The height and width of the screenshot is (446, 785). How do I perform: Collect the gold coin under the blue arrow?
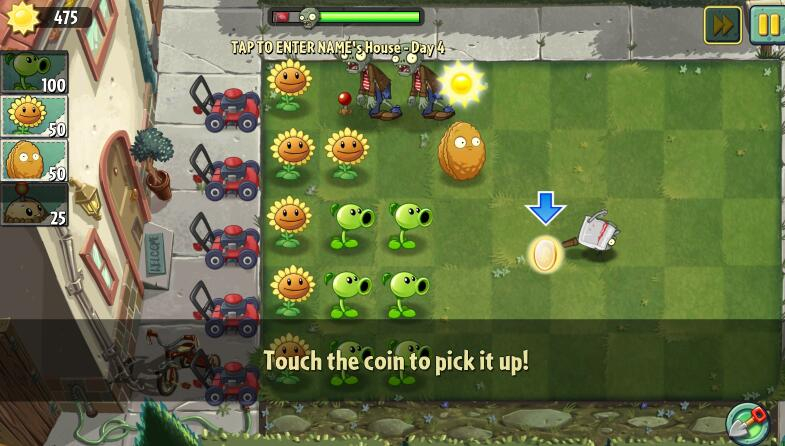click(x=545, y=255)
